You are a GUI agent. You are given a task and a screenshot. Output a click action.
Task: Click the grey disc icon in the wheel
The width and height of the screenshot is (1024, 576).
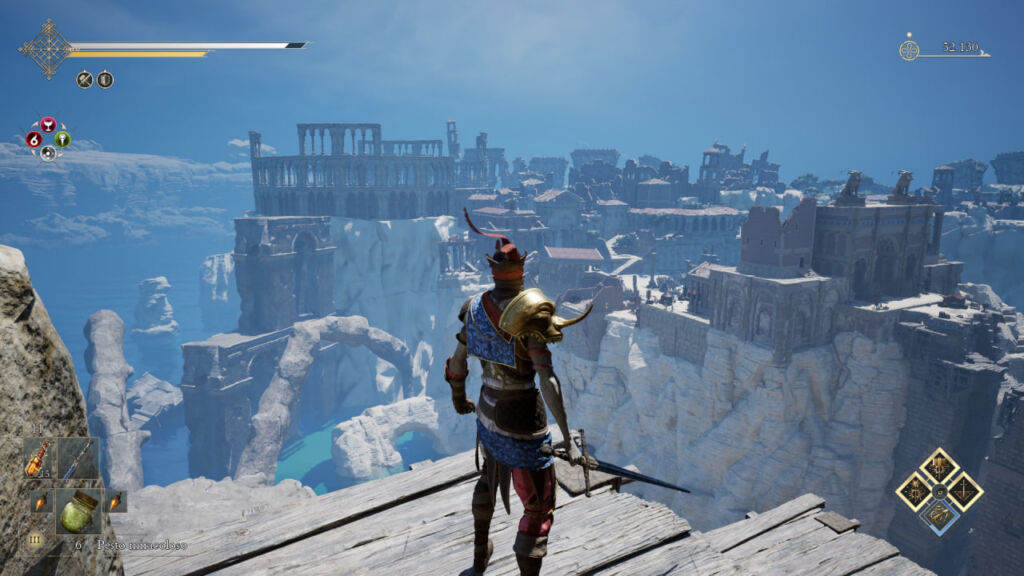48,153
